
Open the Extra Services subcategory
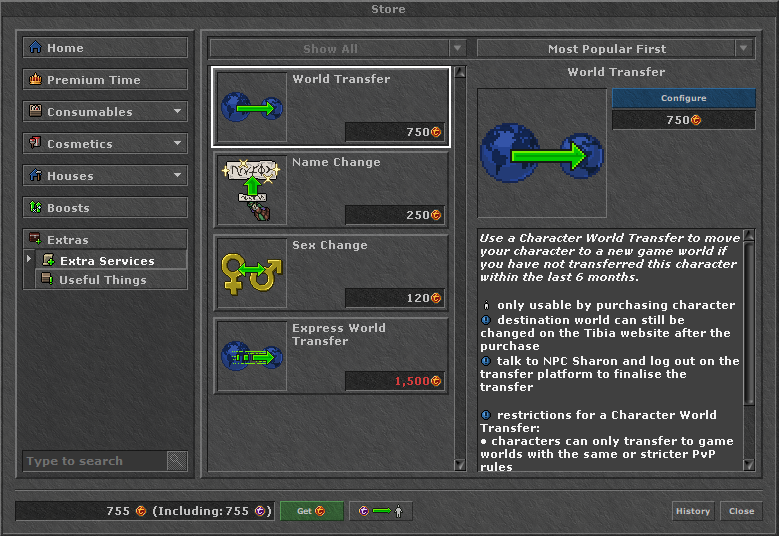point(112,261)
